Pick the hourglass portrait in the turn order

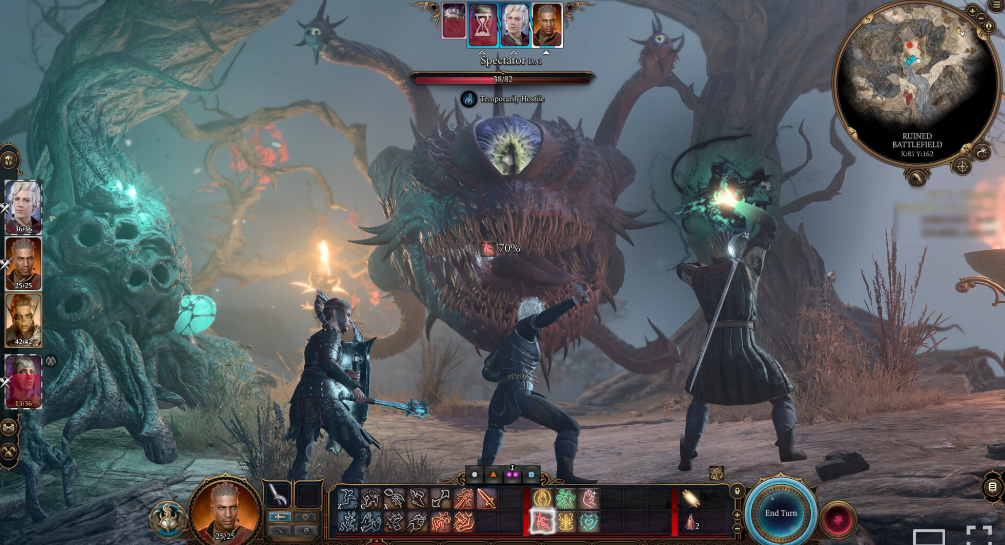pyautogui.click(x=483, y=24)
